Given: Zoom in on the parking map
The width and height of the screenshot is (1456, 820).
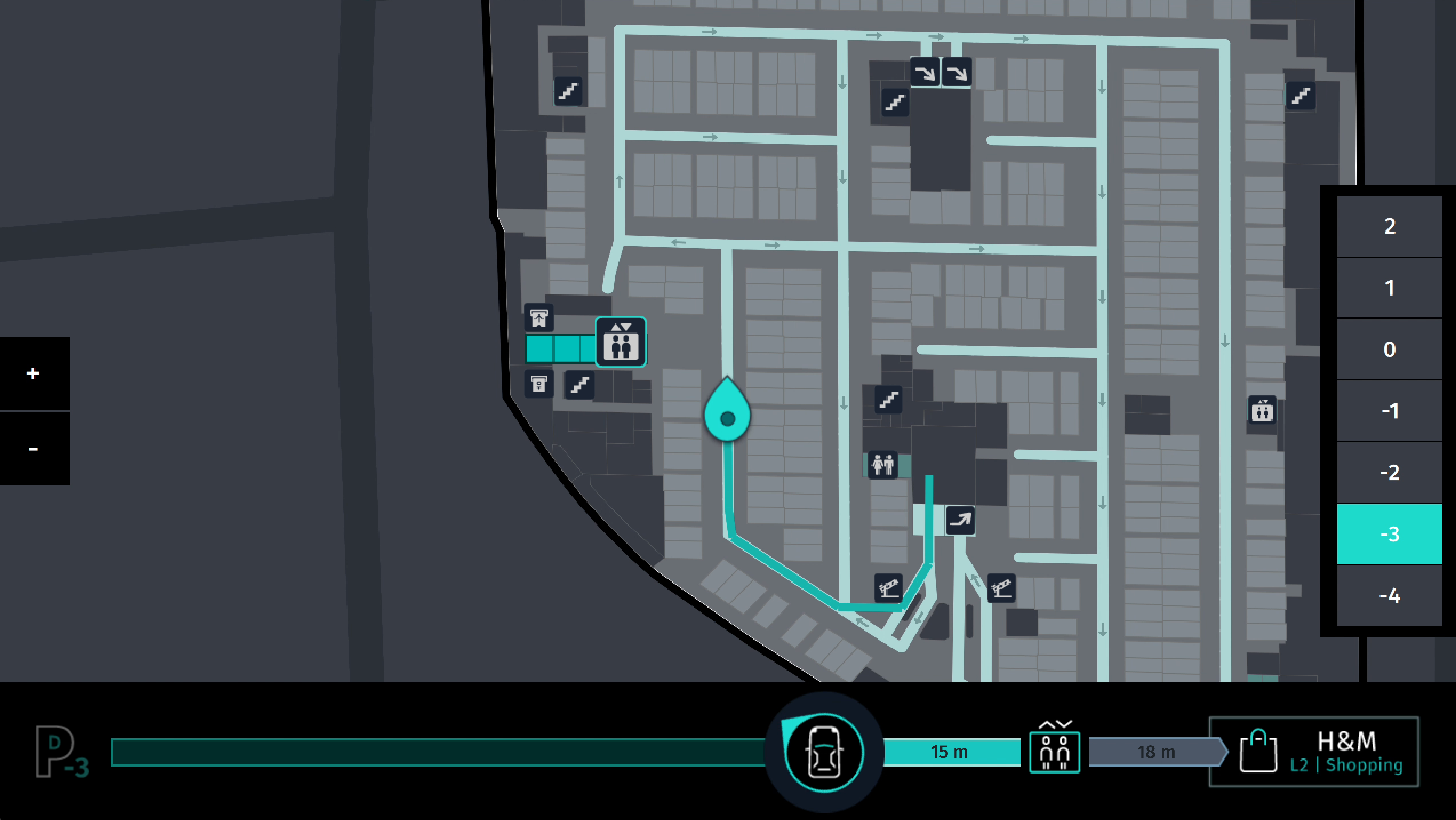Looking at the screenshot, I should pyautogui.click(x=33, y=373).
